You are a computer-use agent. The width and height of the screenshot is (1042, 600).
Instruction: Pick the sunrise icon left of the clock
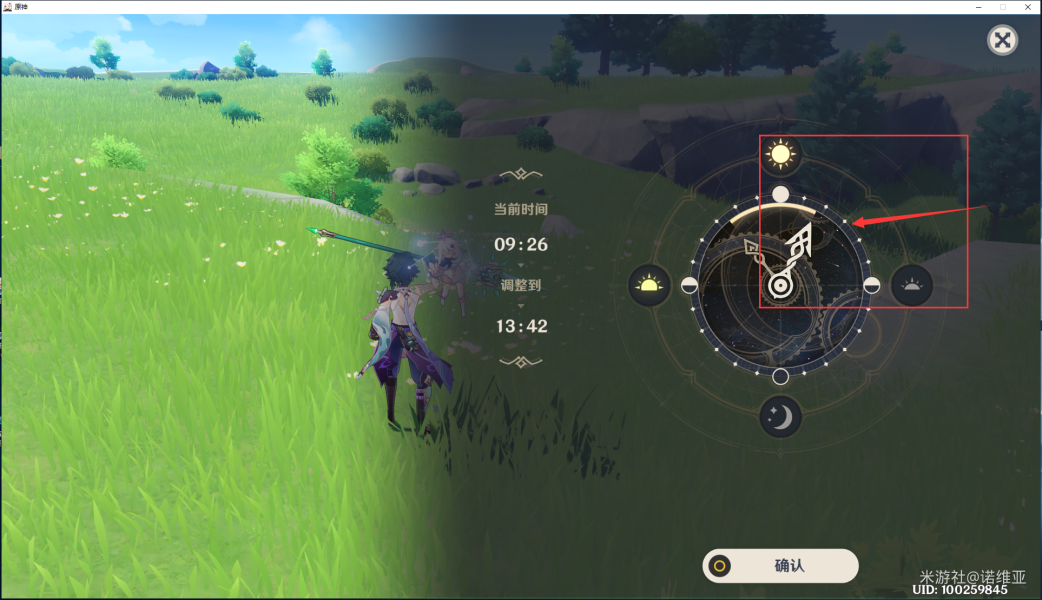(649, 286)
